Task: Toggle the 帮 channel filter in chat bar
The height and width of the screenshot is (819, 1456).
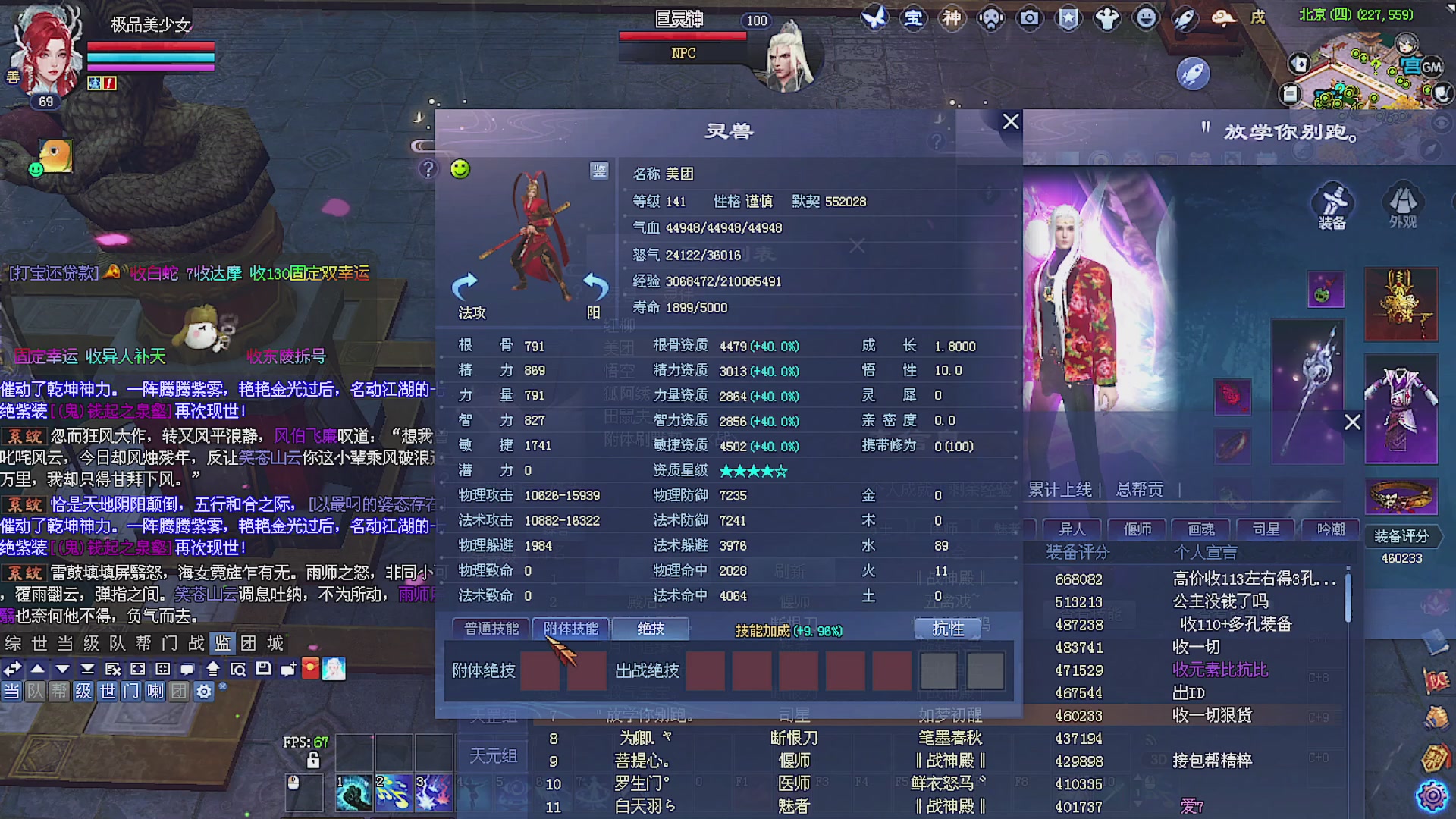Action: point(59,692)
